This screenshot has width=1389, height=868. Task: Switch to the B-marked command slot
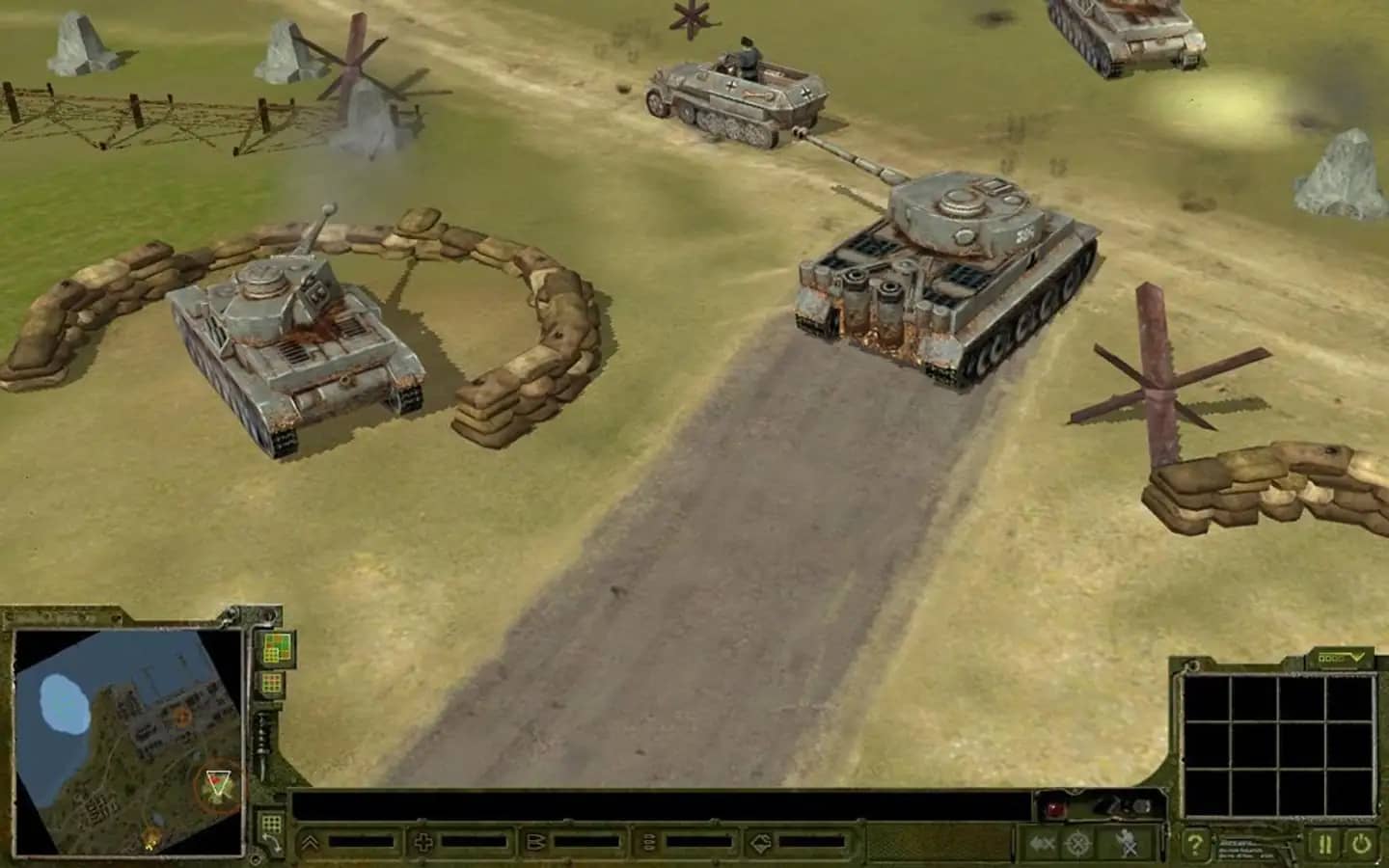pos(538,843)
